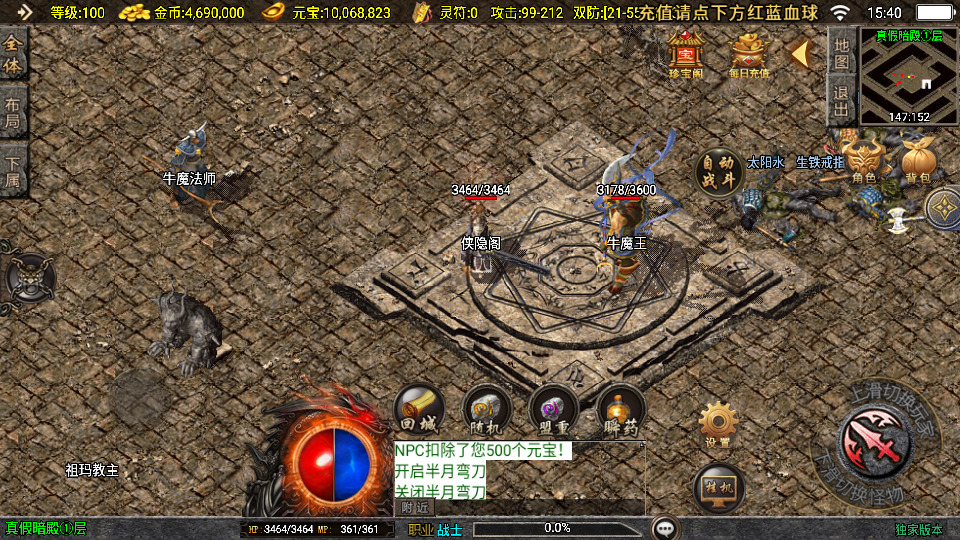This screenshot has width=960, height=540.
Task: Activate the 挂机 auto-play monitor button
Action: coord(719,488)
